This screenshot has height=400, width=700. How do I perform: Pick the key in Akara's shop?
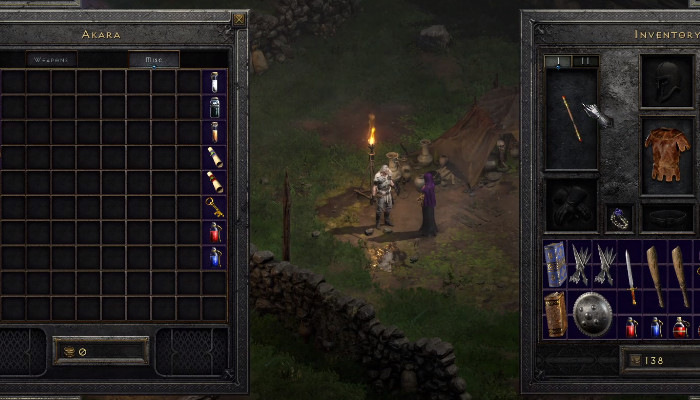tap(214, 207)
